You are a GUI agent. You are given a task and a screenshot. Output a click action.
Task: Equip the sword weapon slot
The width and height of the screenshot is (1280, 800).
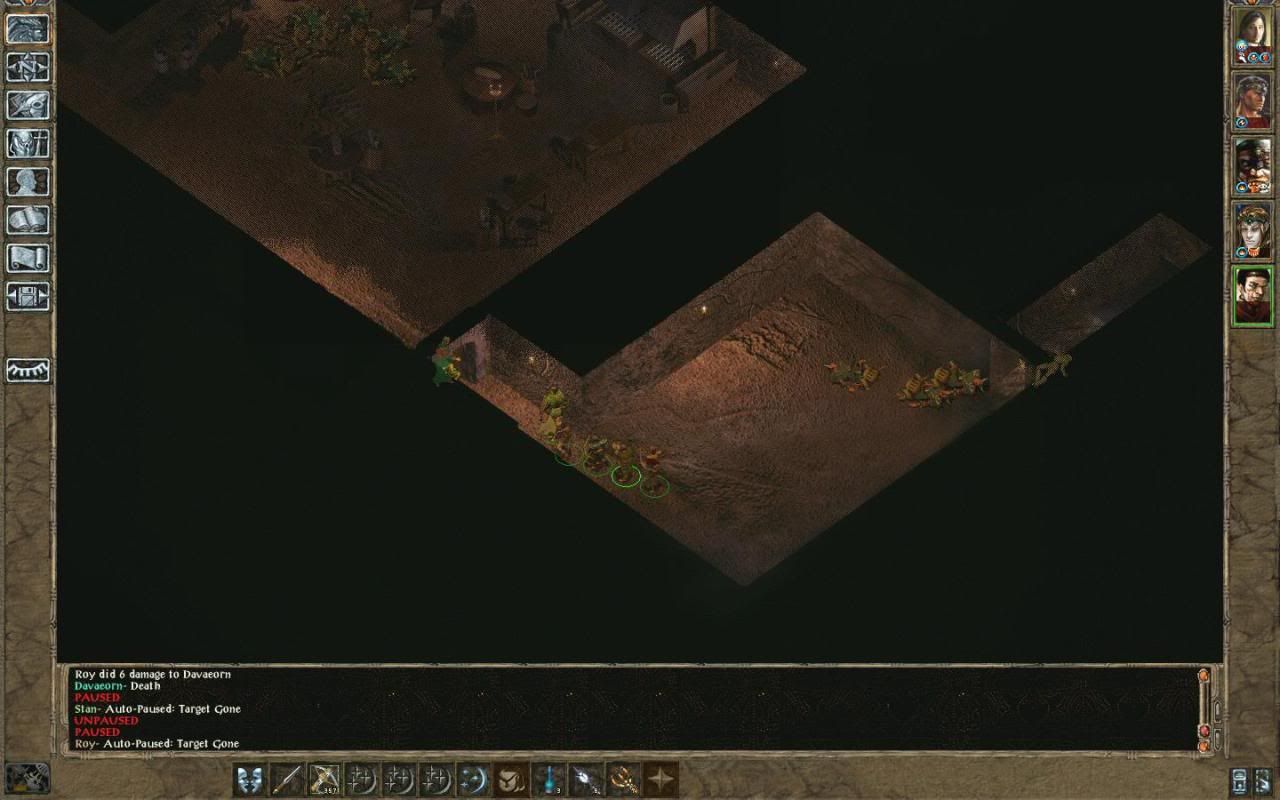[x=287, y=779]
